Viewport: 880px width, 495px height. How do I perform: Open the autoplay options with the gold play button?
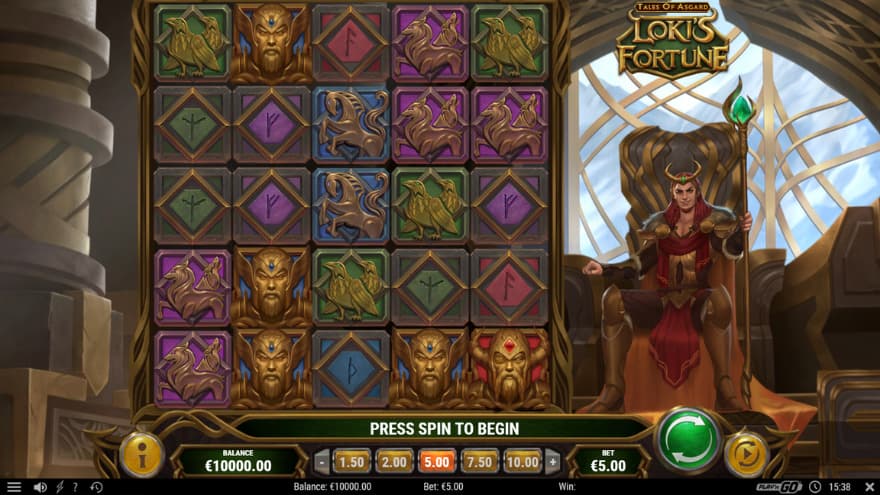coord(744,453)
